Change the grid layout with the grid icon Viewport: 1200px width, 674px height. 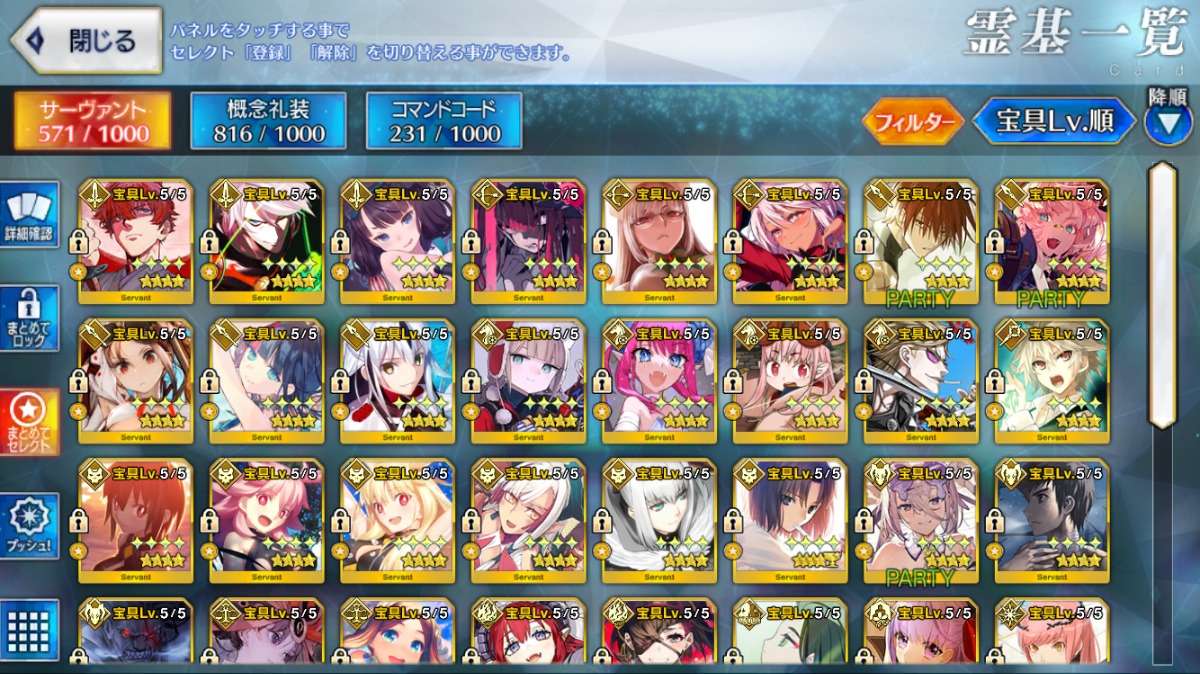28,630
